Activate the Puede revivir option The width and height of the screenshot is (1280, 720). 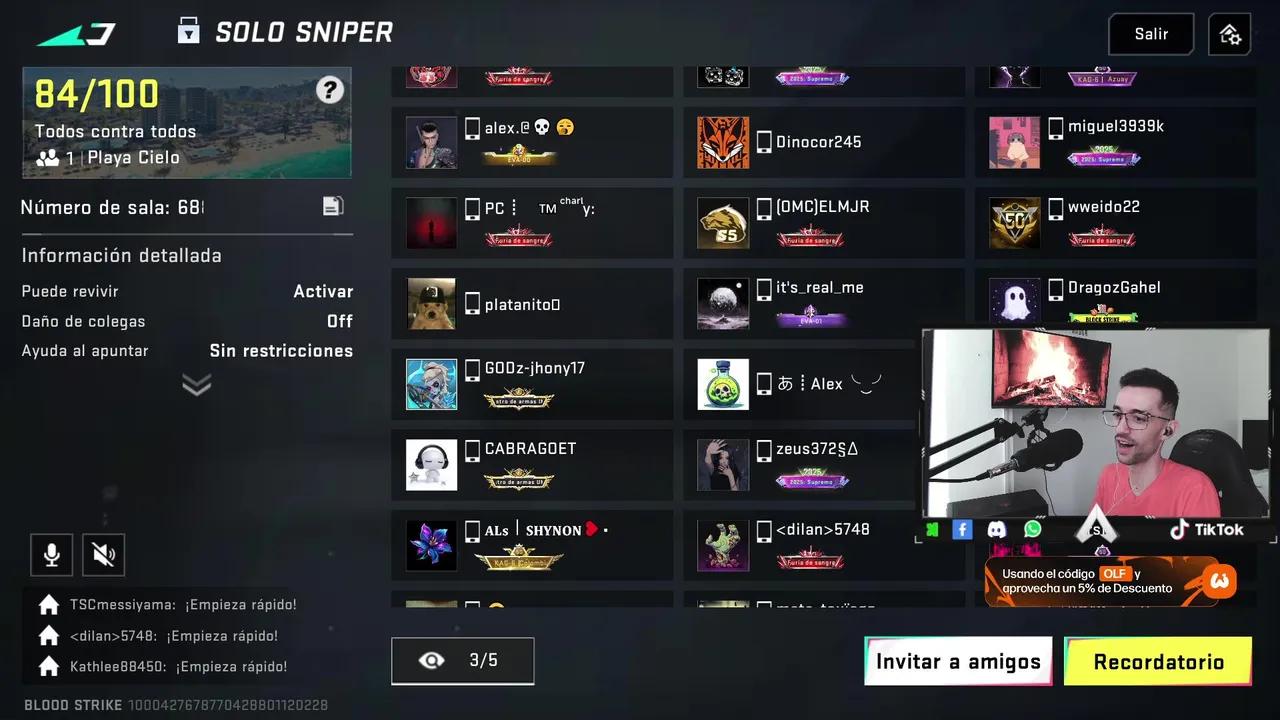[x=323, y=291]
